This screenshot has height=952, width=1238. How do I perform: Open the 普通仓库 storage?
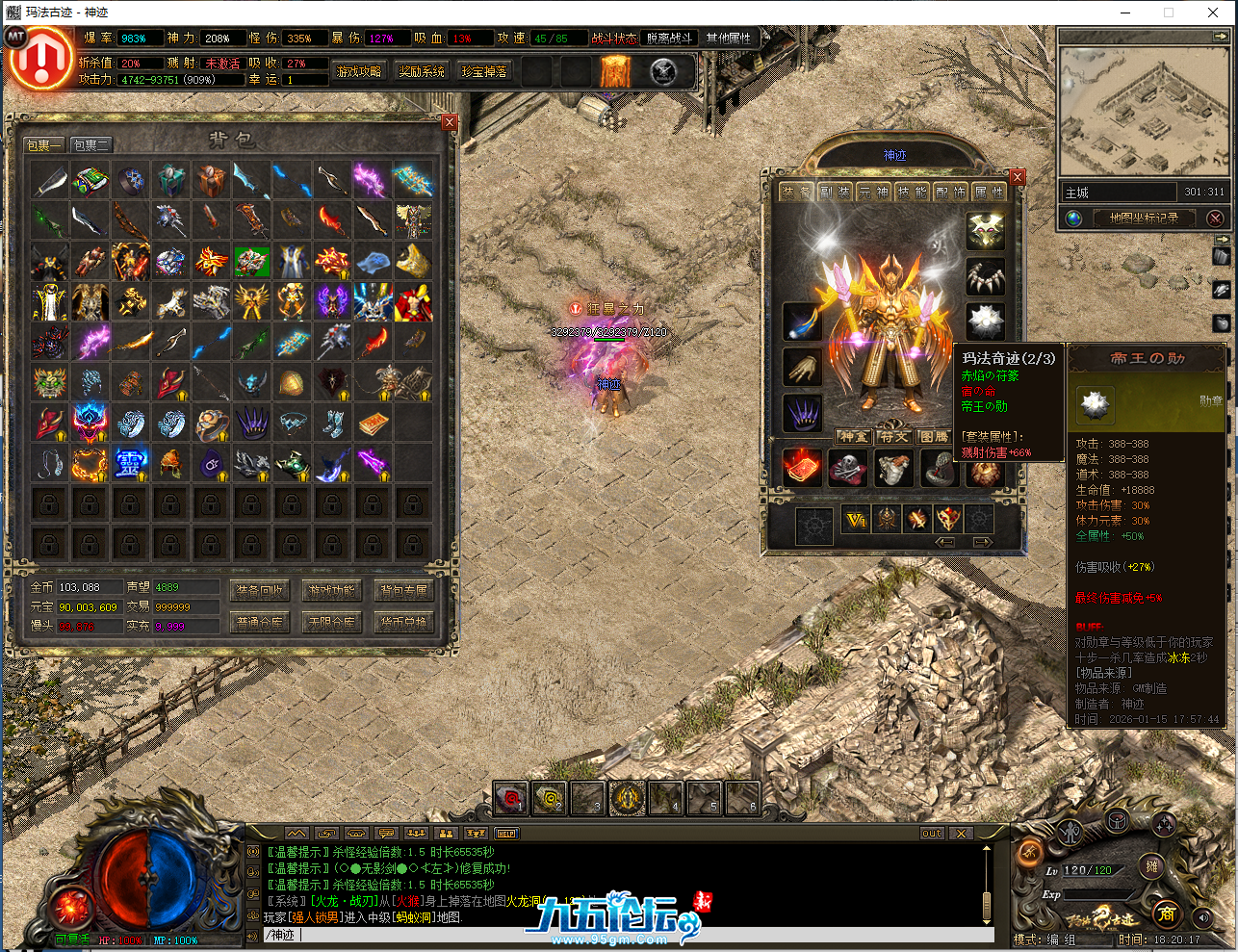tap(260, 623)
